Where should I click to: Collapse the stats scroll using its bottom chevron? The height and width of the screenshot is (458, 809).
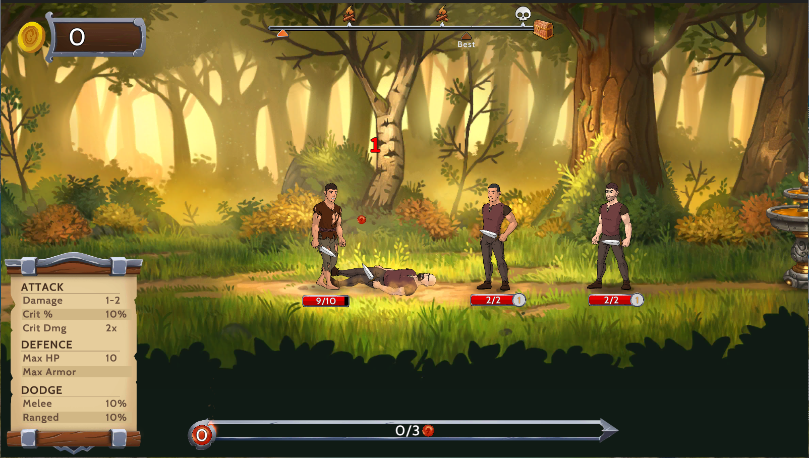[73, 448]
